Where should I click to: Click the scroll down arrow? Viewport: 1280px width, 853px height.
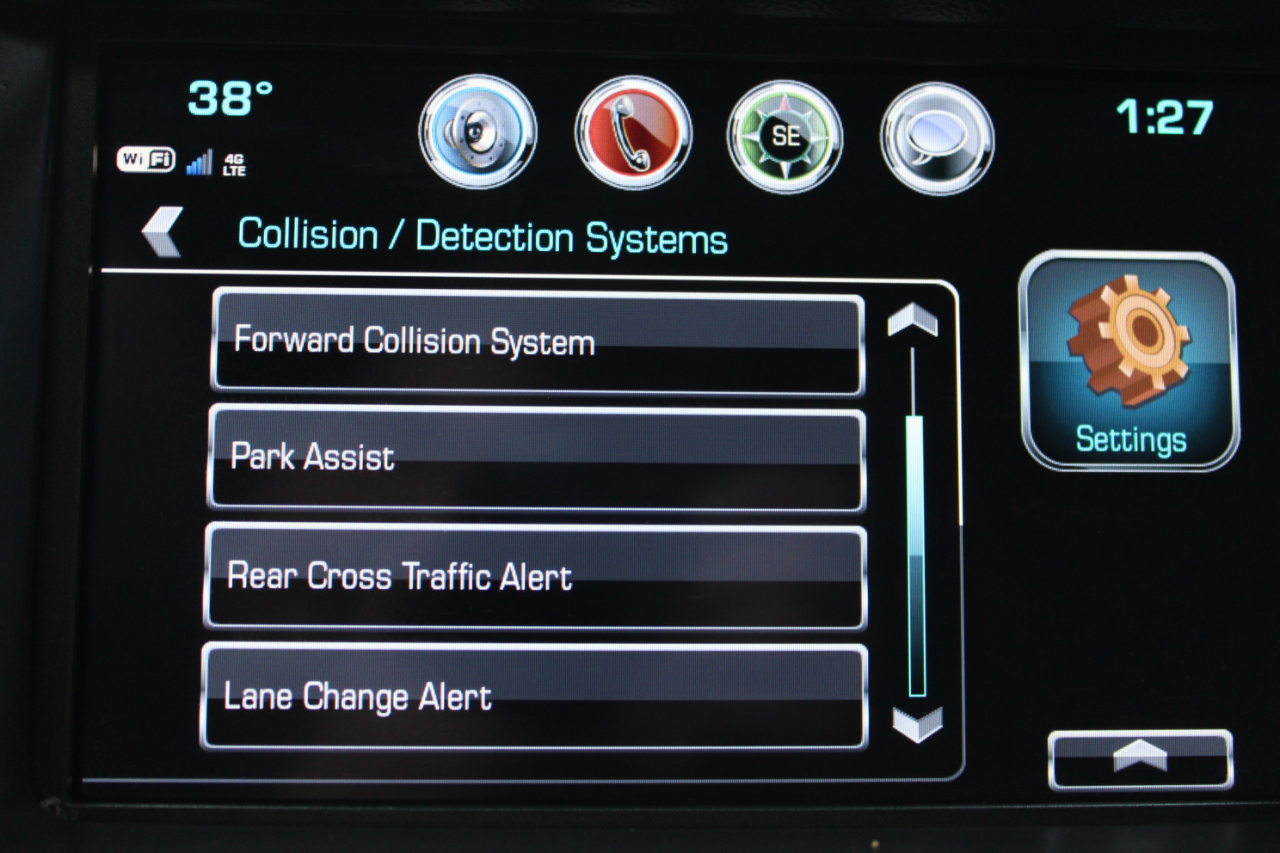pos(917,724)
